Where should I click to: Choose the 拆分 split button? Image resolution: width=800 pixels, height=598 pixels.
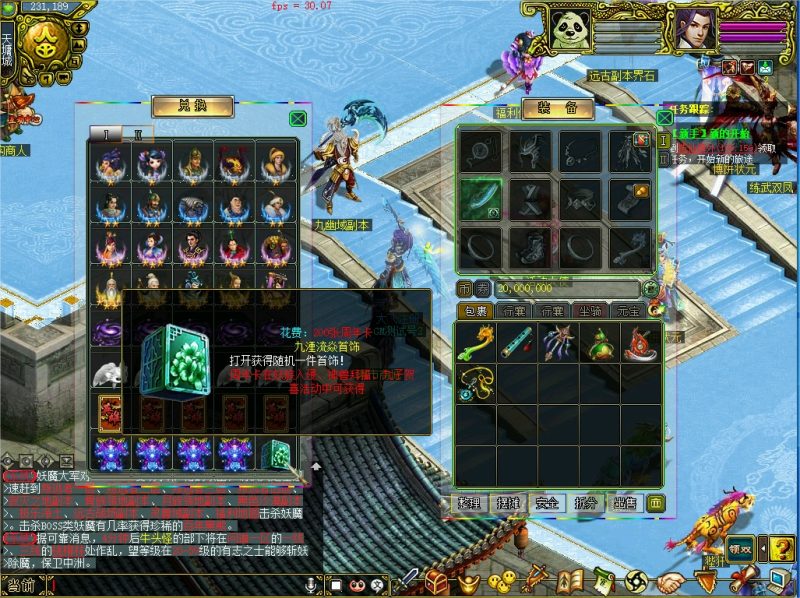tap(586, 502)
